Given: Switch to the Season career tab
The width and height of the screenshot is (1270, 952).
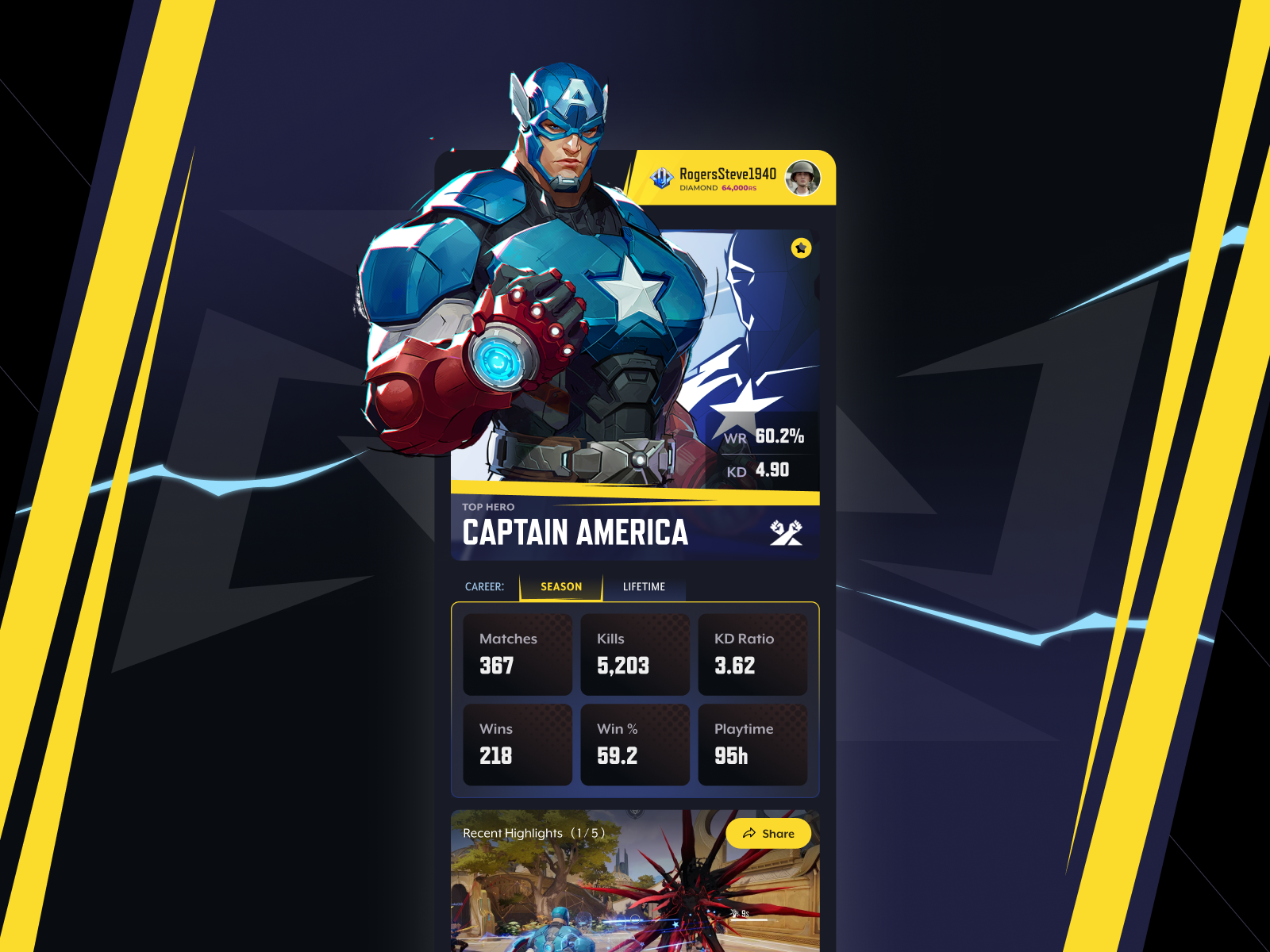Looking at the screenshot, I should pyautogui.click(x=561, y=587).
